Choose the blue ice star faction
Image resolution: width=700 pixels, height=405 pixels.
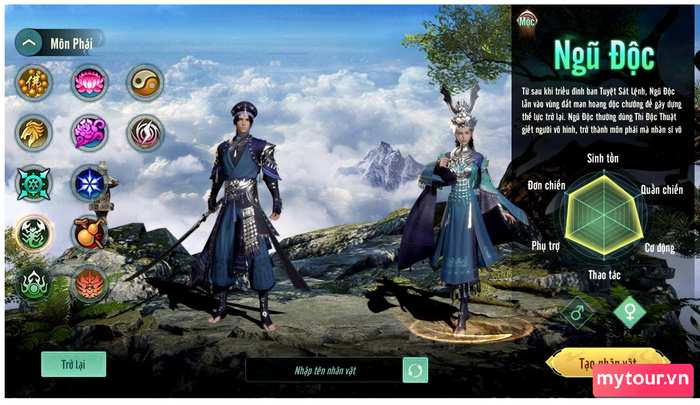tap(89, 183)
